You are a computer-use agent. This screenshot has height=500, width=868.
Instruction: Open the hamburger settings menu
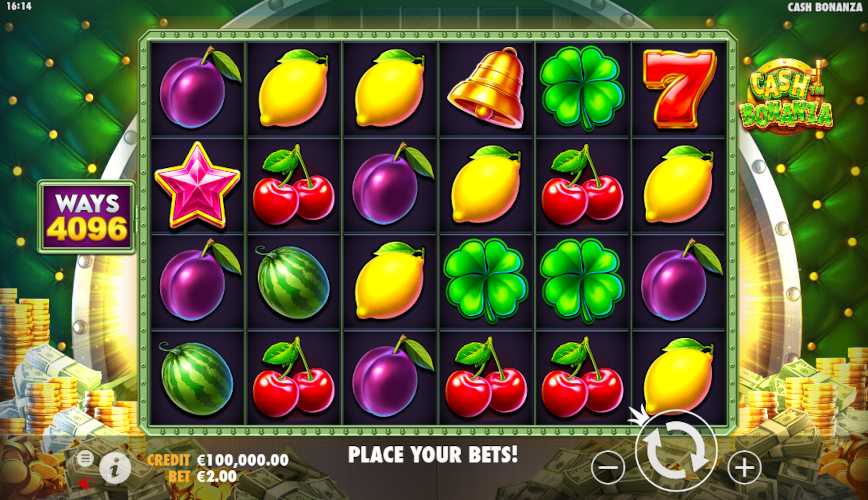click(x=85, y=458)
